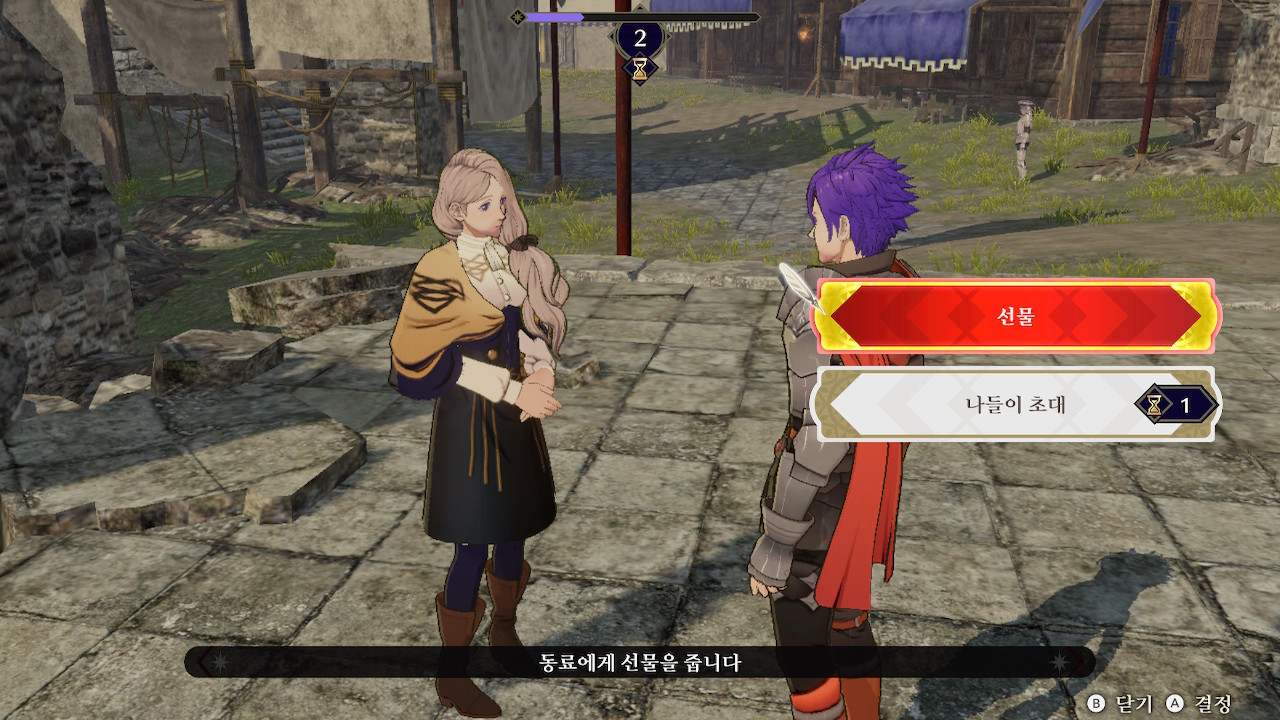Select the 선물 (gift) option
Screen dimensions: 1280x720
tap(1015, 316)
